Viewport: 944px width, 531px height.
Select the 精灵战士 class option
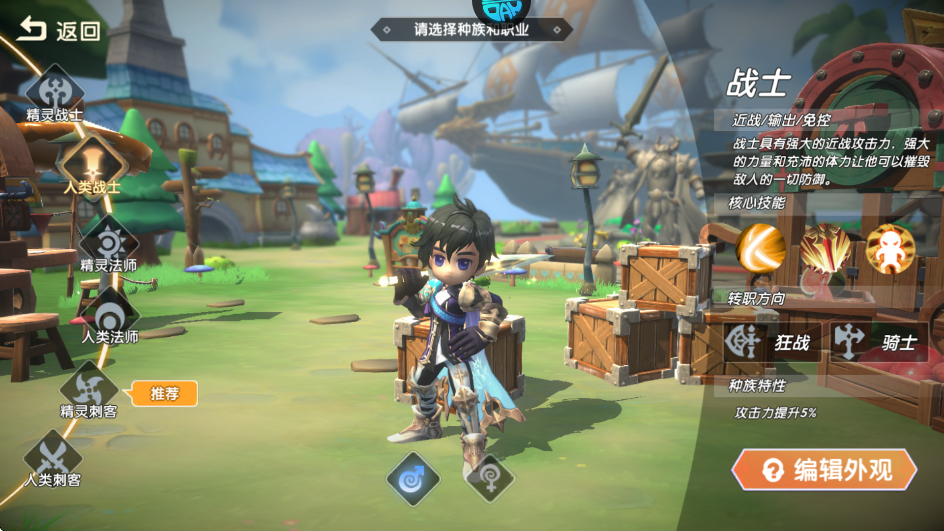click(55, 91)
